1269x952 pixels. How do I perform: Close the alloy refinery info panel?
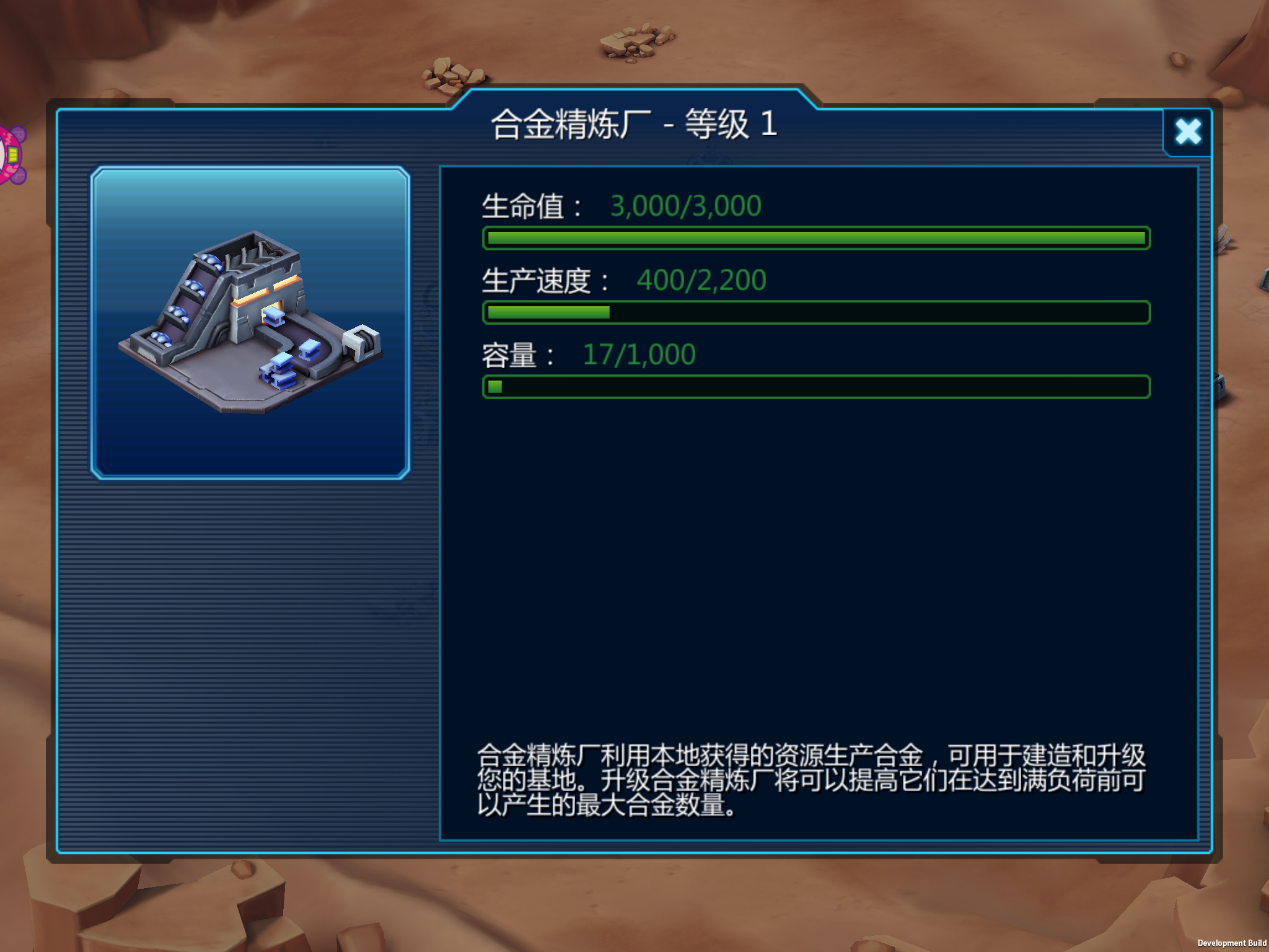coord(1187,132)
